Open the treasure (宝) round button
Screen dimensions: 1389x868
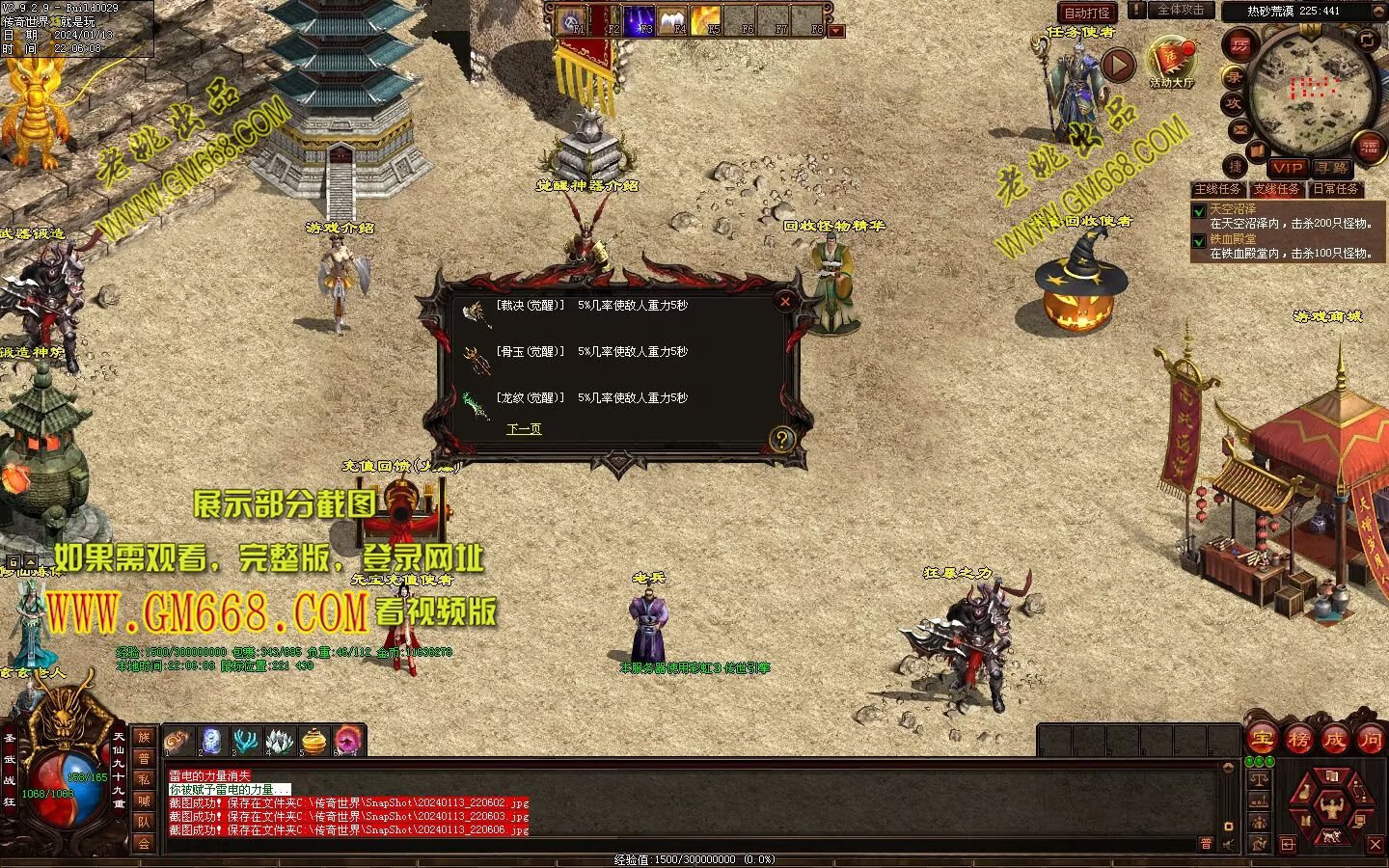1262,740
